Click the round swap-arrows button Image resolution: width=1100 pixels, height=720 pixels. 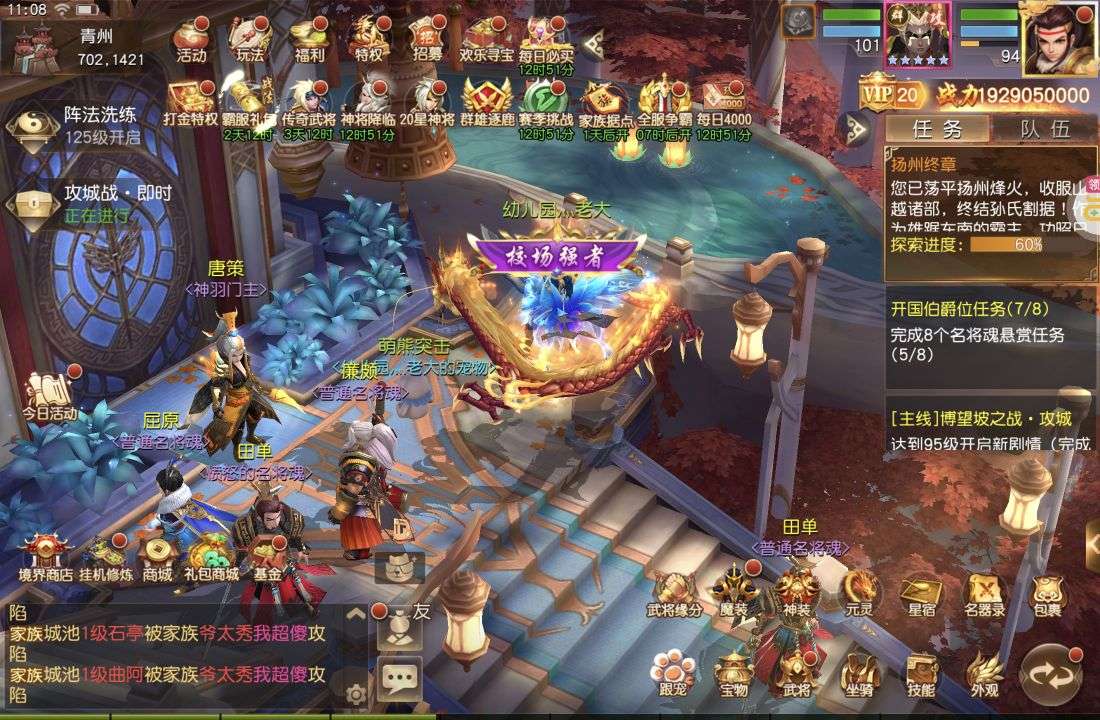1050,675
